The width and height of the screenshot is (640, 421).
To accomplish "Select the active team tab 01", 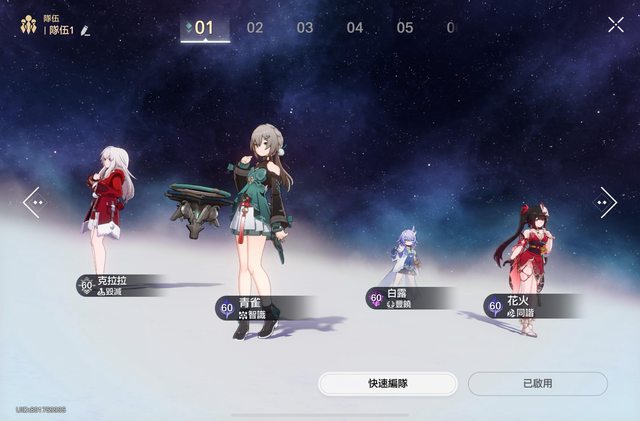I will (204, 28).
